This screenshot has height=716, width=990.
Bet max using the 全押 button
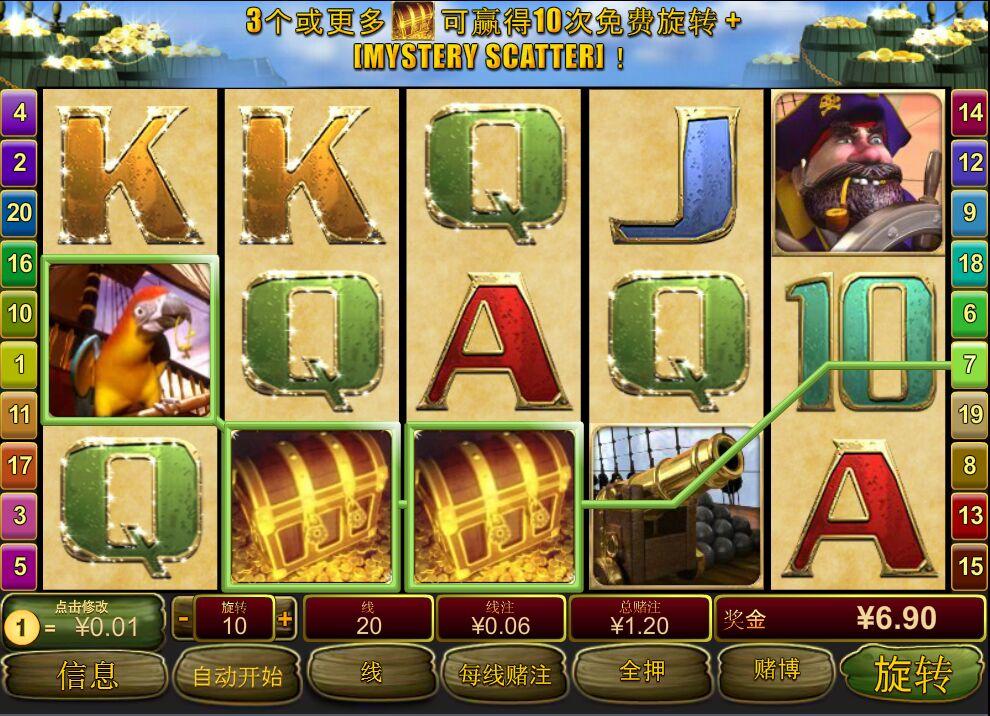coord(641,671)
